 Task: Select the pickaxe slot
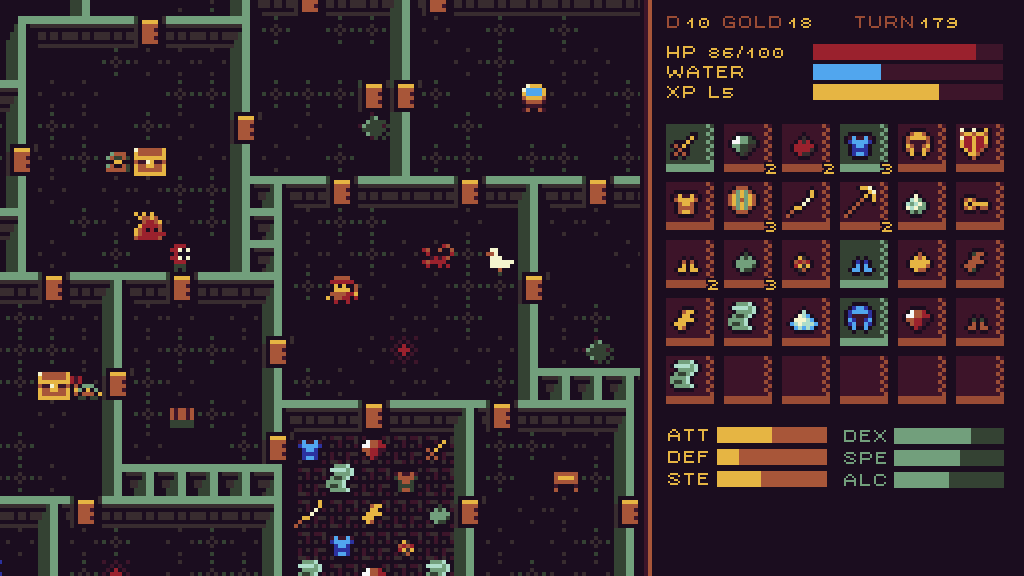(x=862, y=206)
